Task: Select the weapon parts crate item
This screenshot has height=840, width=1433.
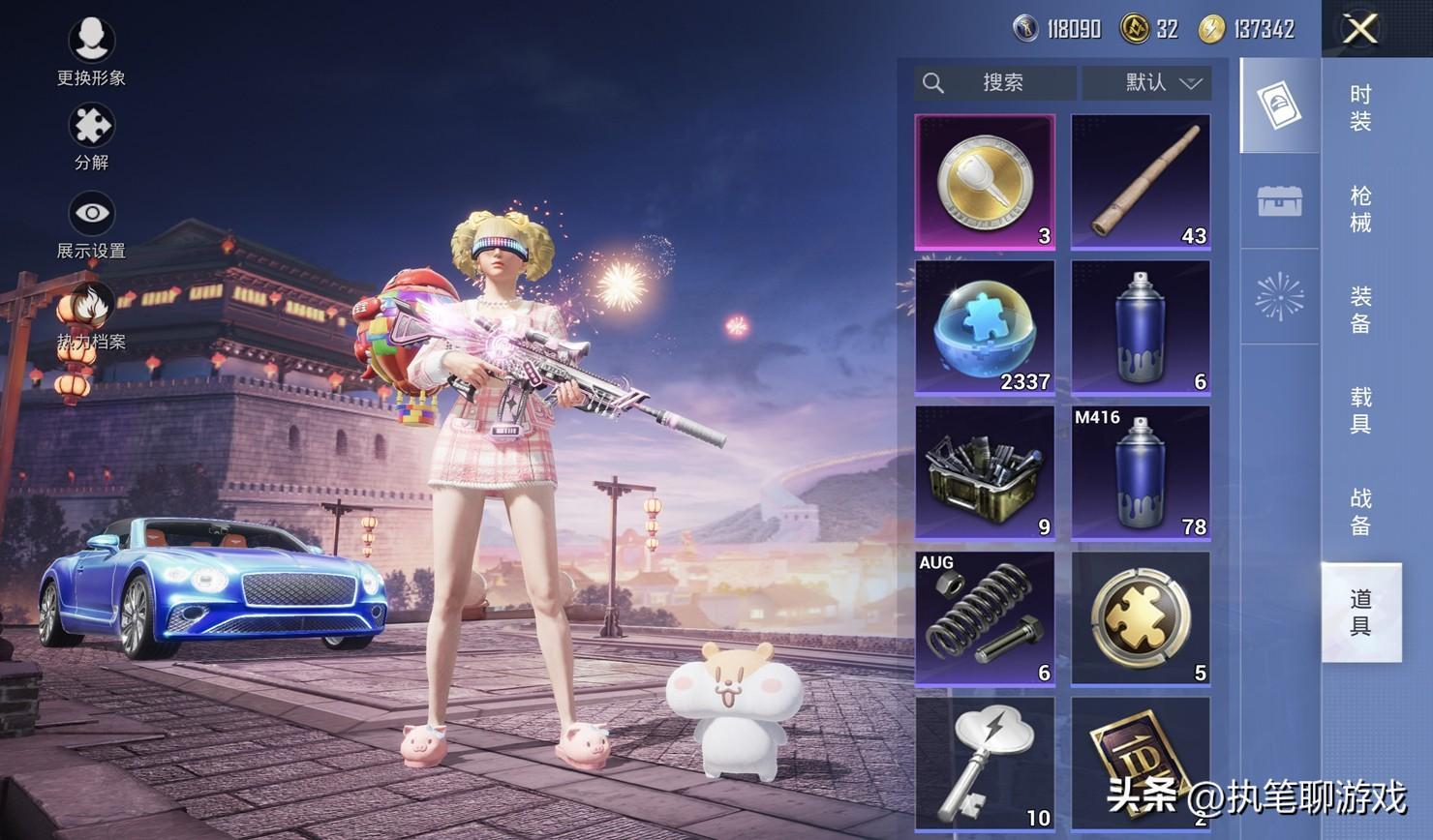Action: point(985,472)
